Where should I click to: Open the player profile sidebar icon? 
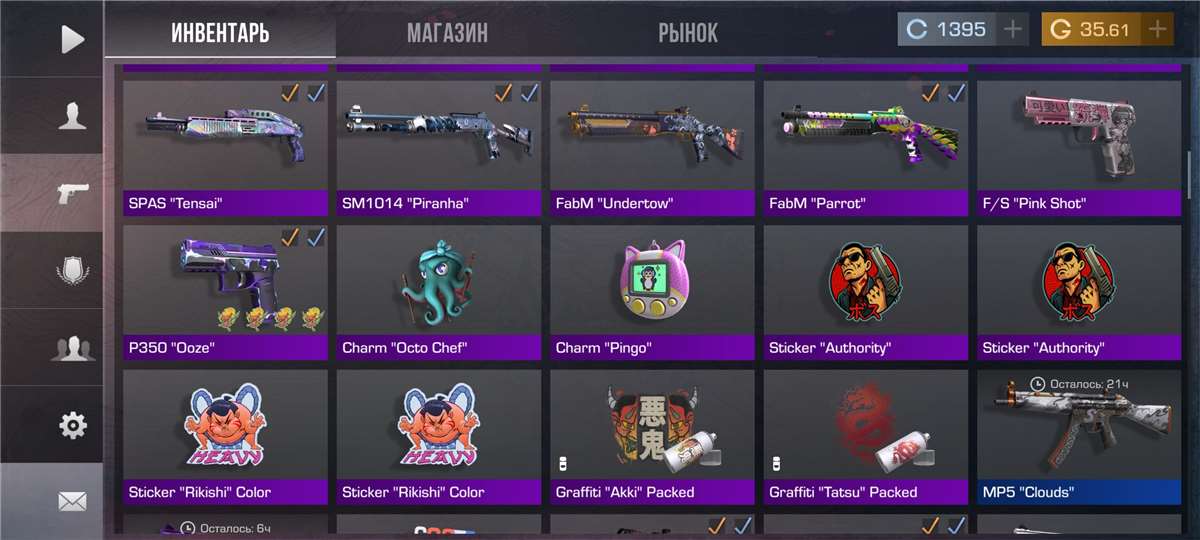coord(72,117)
